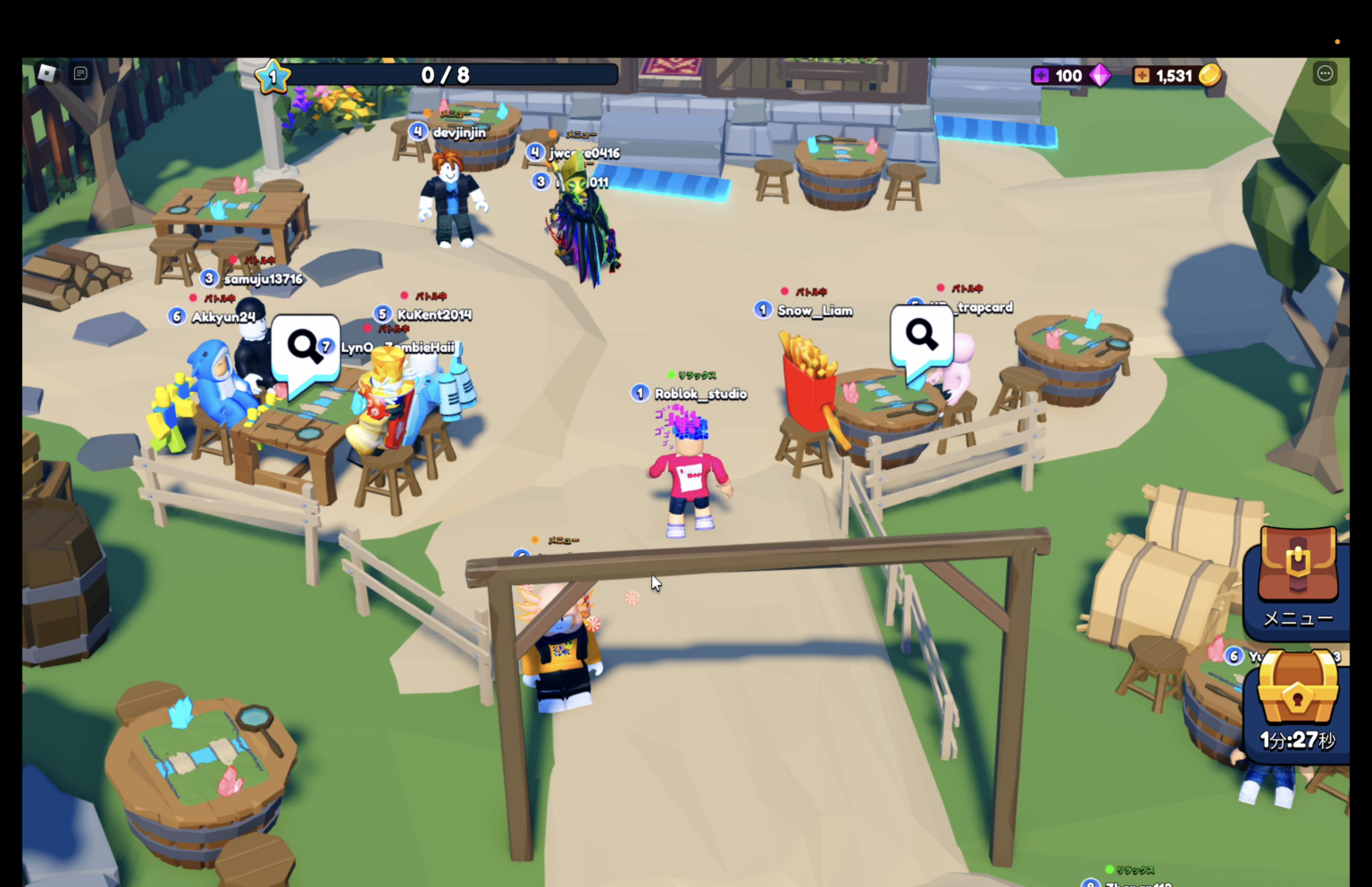
Task: Click the orange plus to buy coins
Action: click(x=1143, y=75)
